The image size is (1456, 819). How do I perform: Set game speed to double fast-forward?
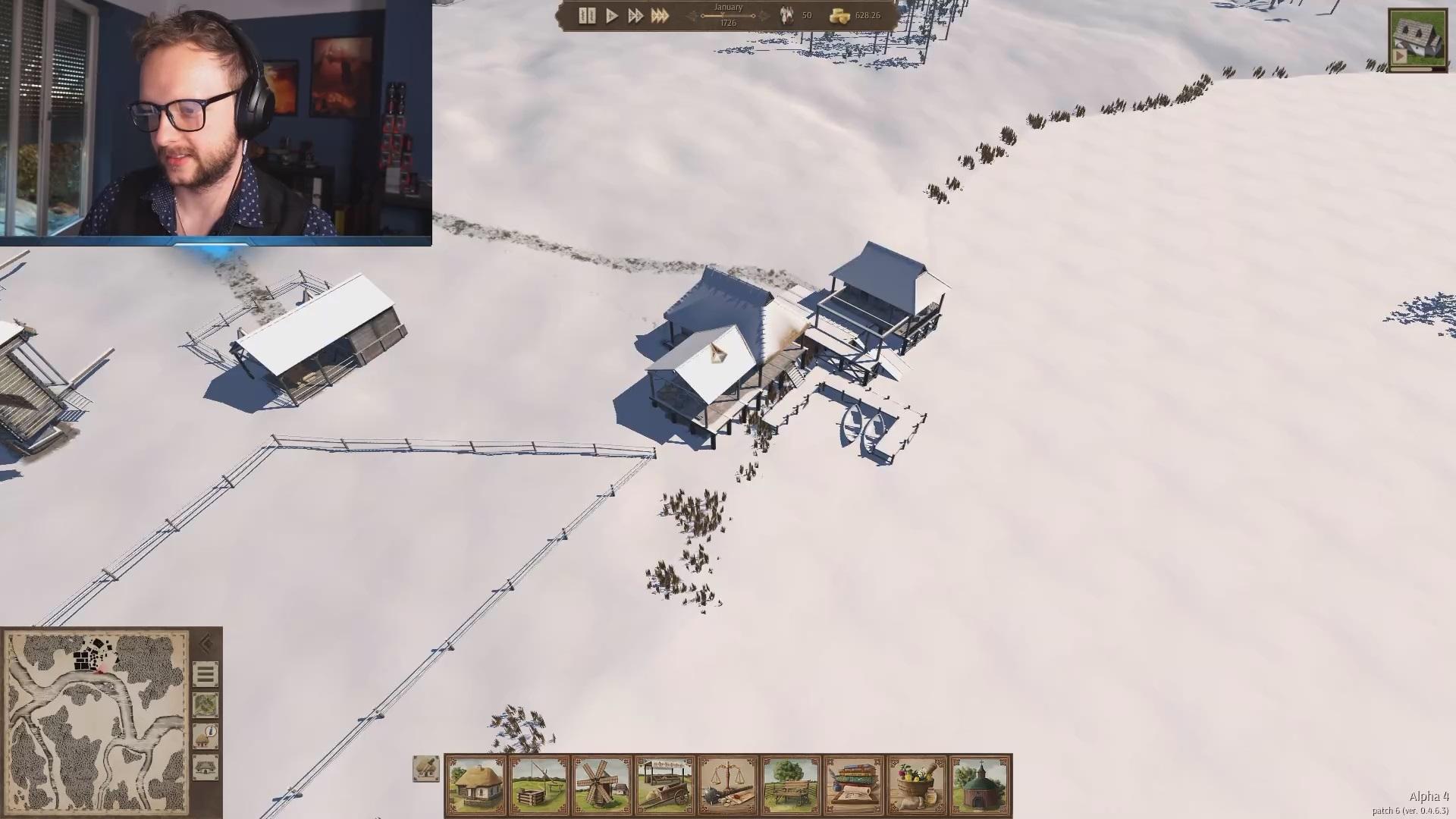(x=635, y=16)
